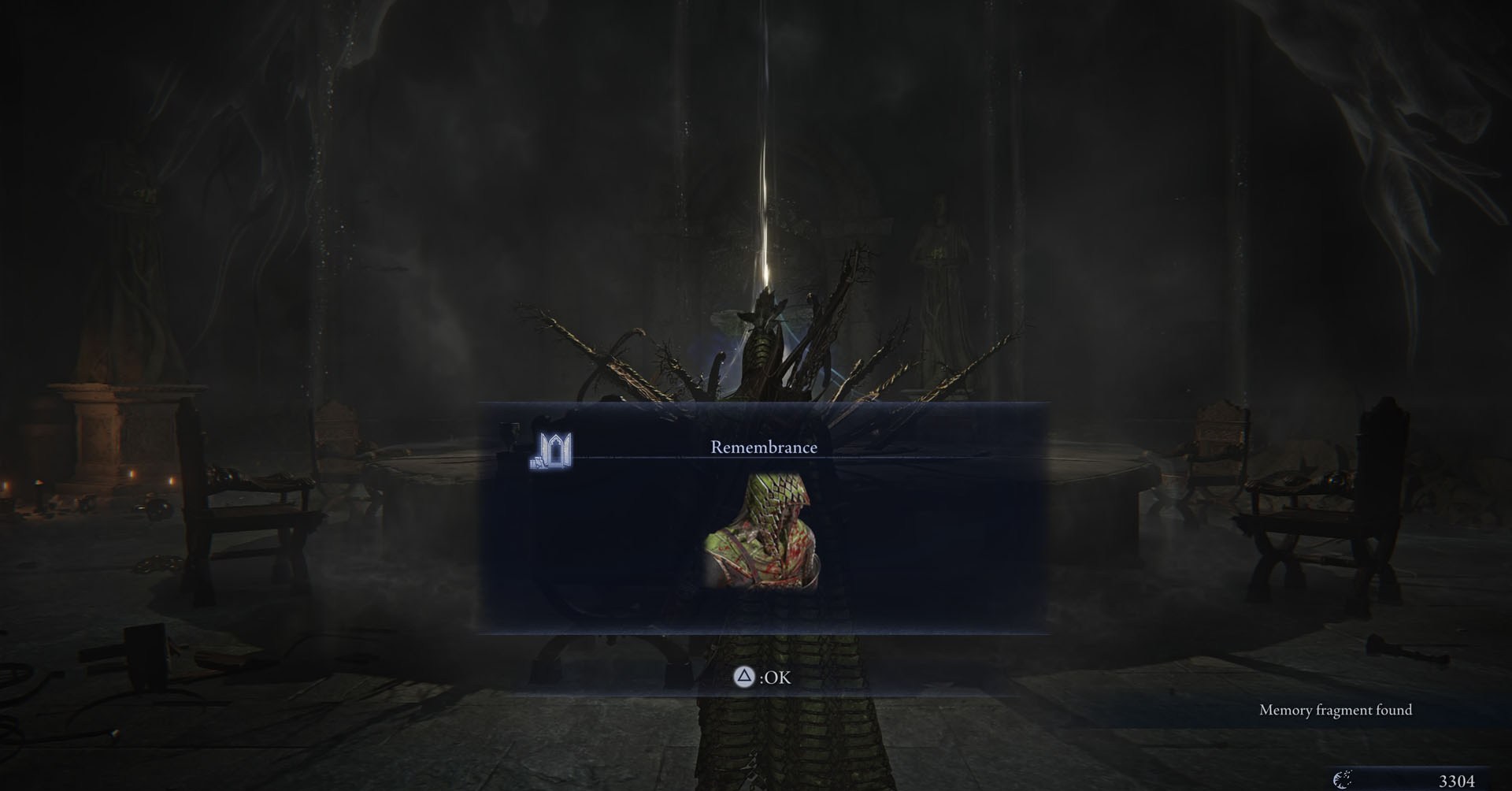The height and width of the screenshot is (791, 1512).
Task: Click the Remembrance title text
Action: (762, 446)
